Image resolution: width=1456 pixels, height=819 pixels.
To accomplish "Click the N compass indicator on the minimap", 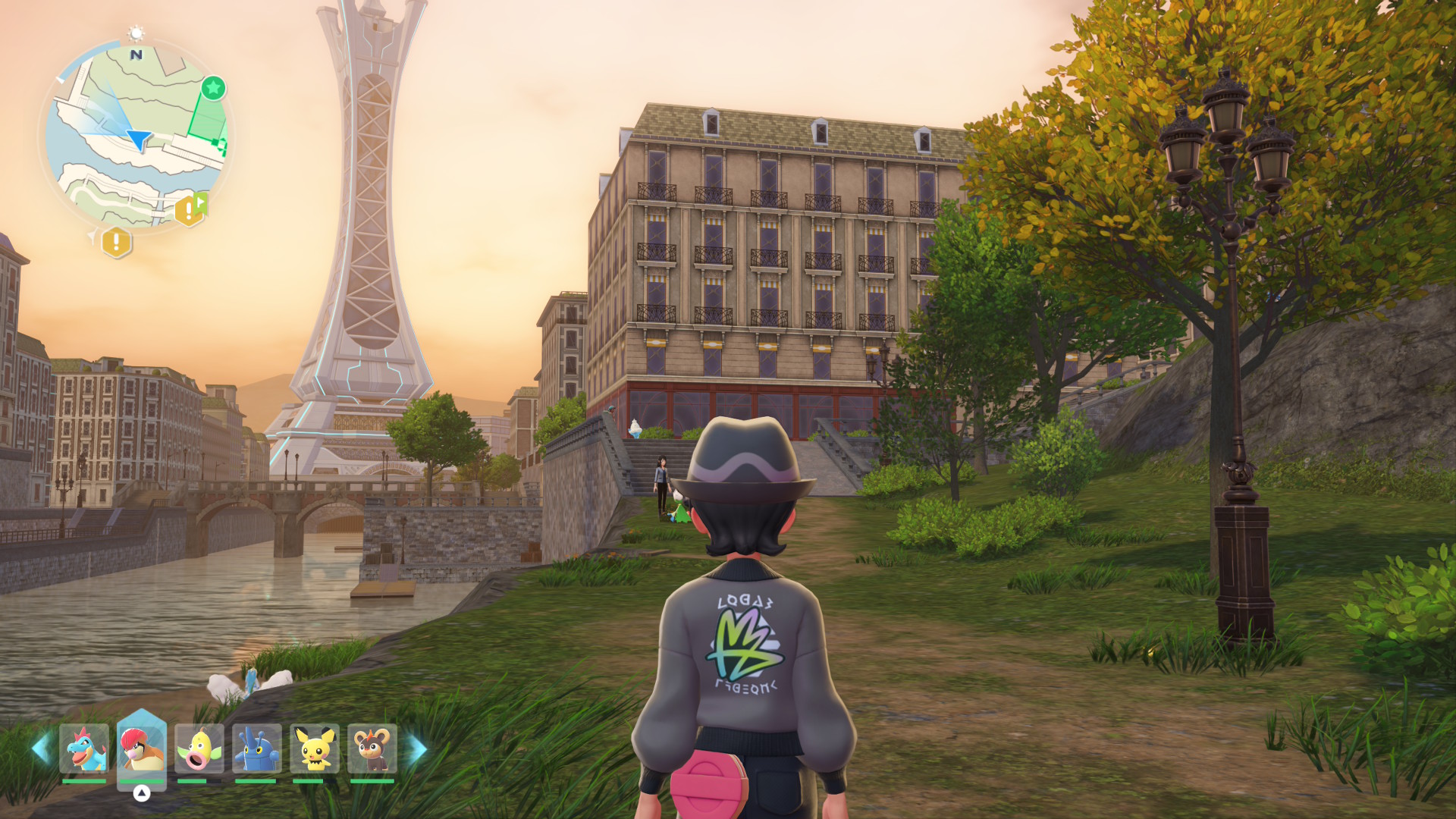I will click(135, 55).
